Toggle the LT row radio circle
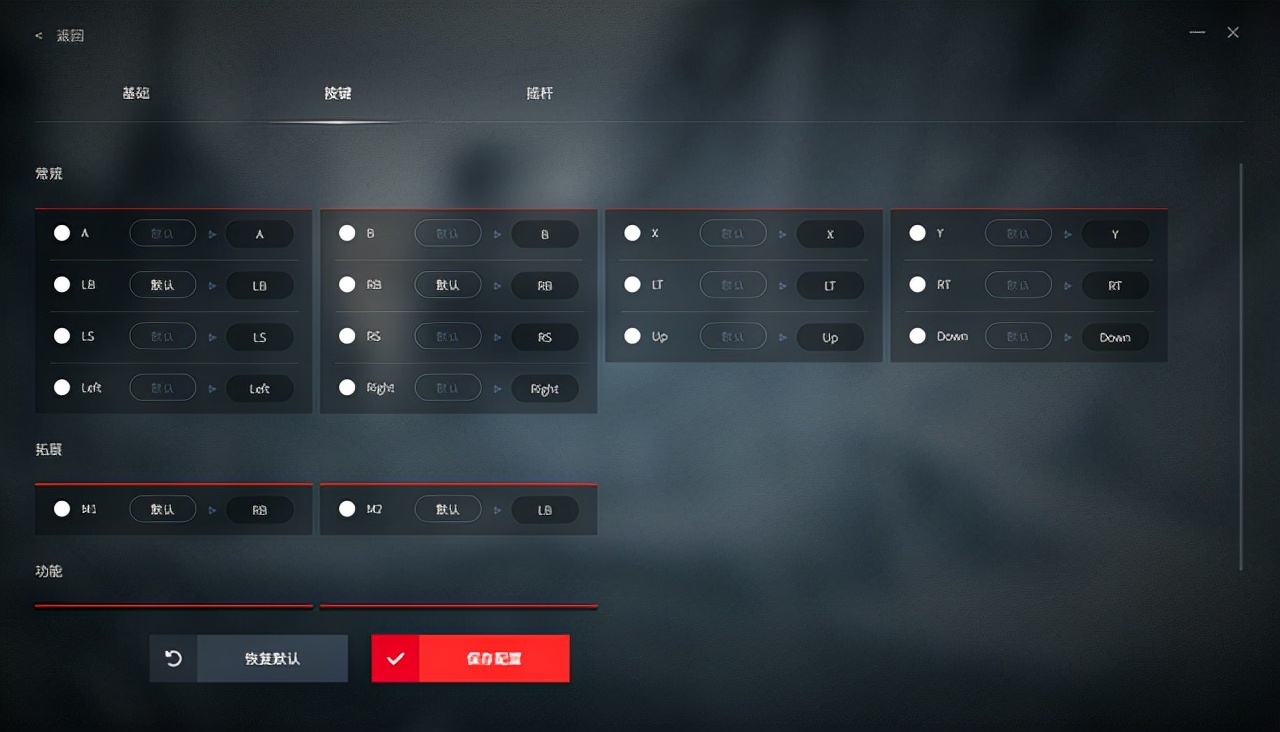The width and height of the screenshot is (1280, 732). 632,285
